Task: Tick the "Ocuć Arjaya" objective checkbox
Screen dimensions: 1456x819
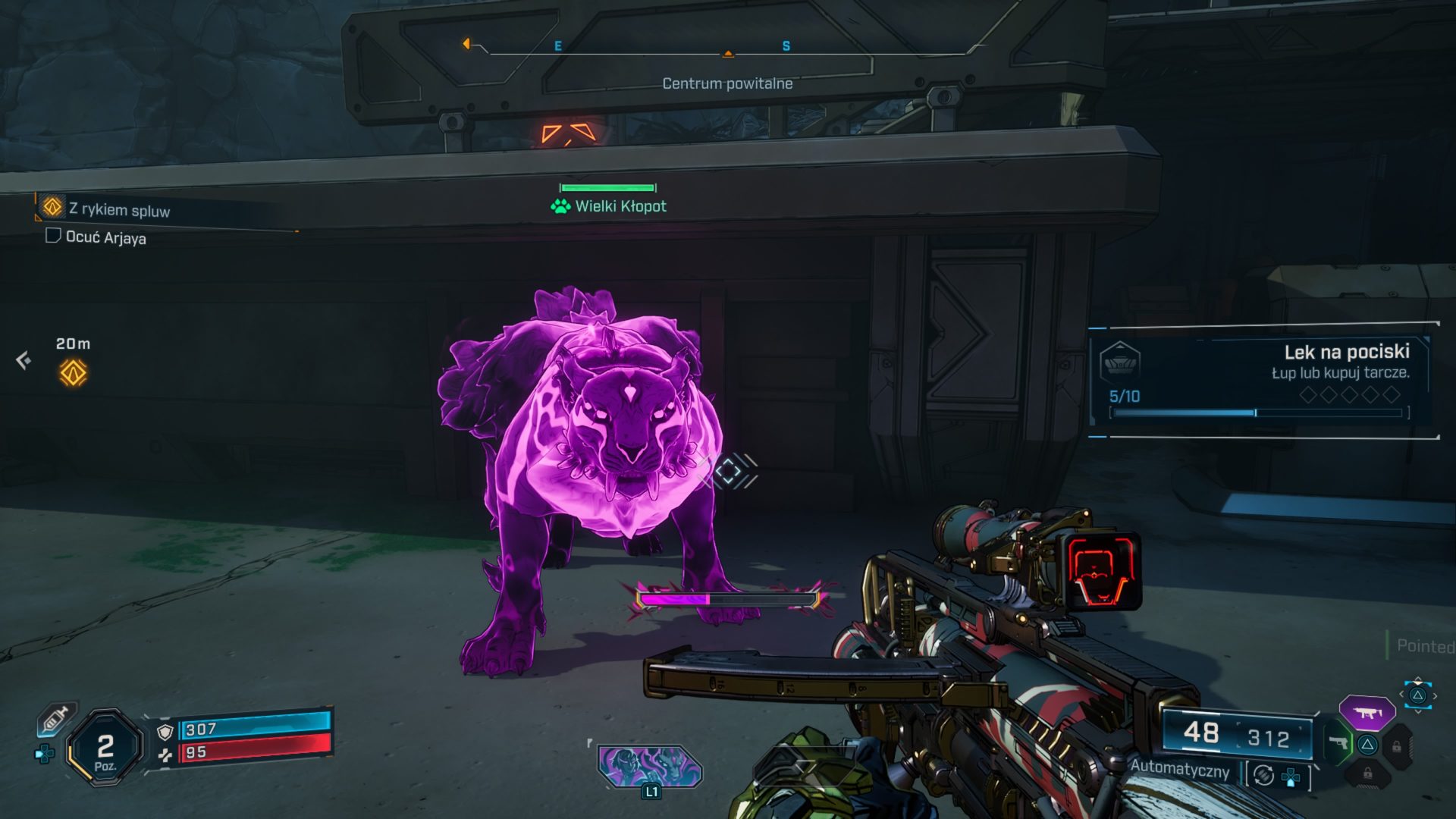Action: tap(53, 236)
